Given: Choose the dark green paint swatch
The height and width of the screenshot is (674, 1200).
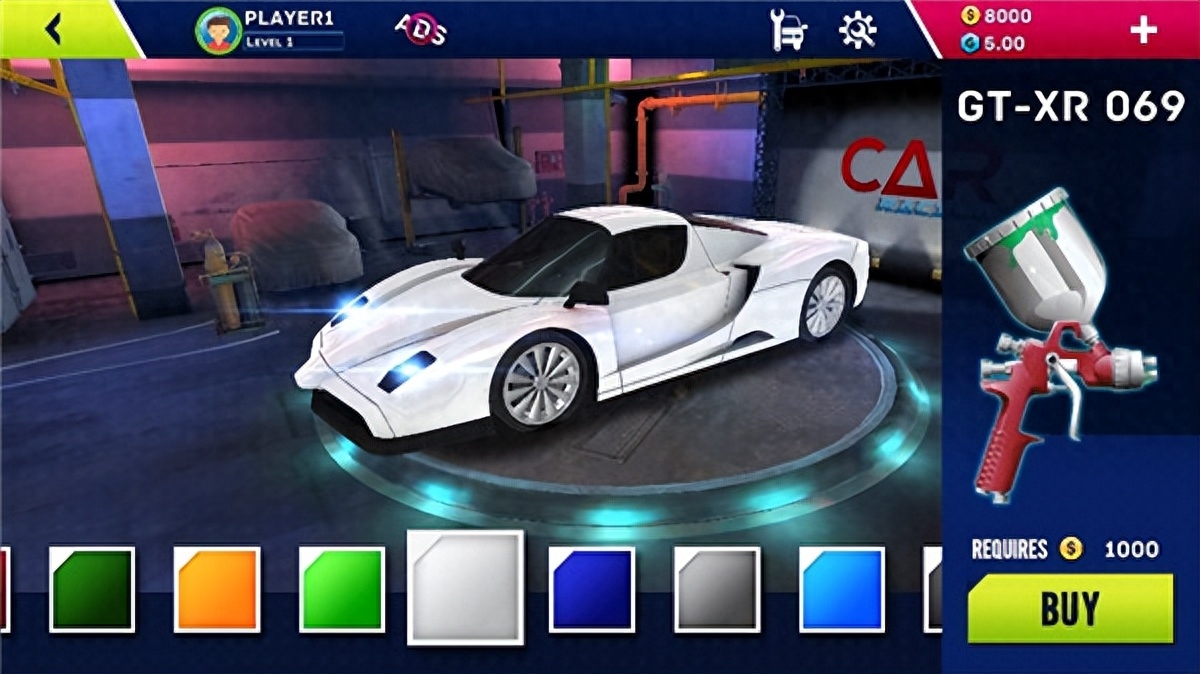Looking at the screenshot, I should click(92, 589).
